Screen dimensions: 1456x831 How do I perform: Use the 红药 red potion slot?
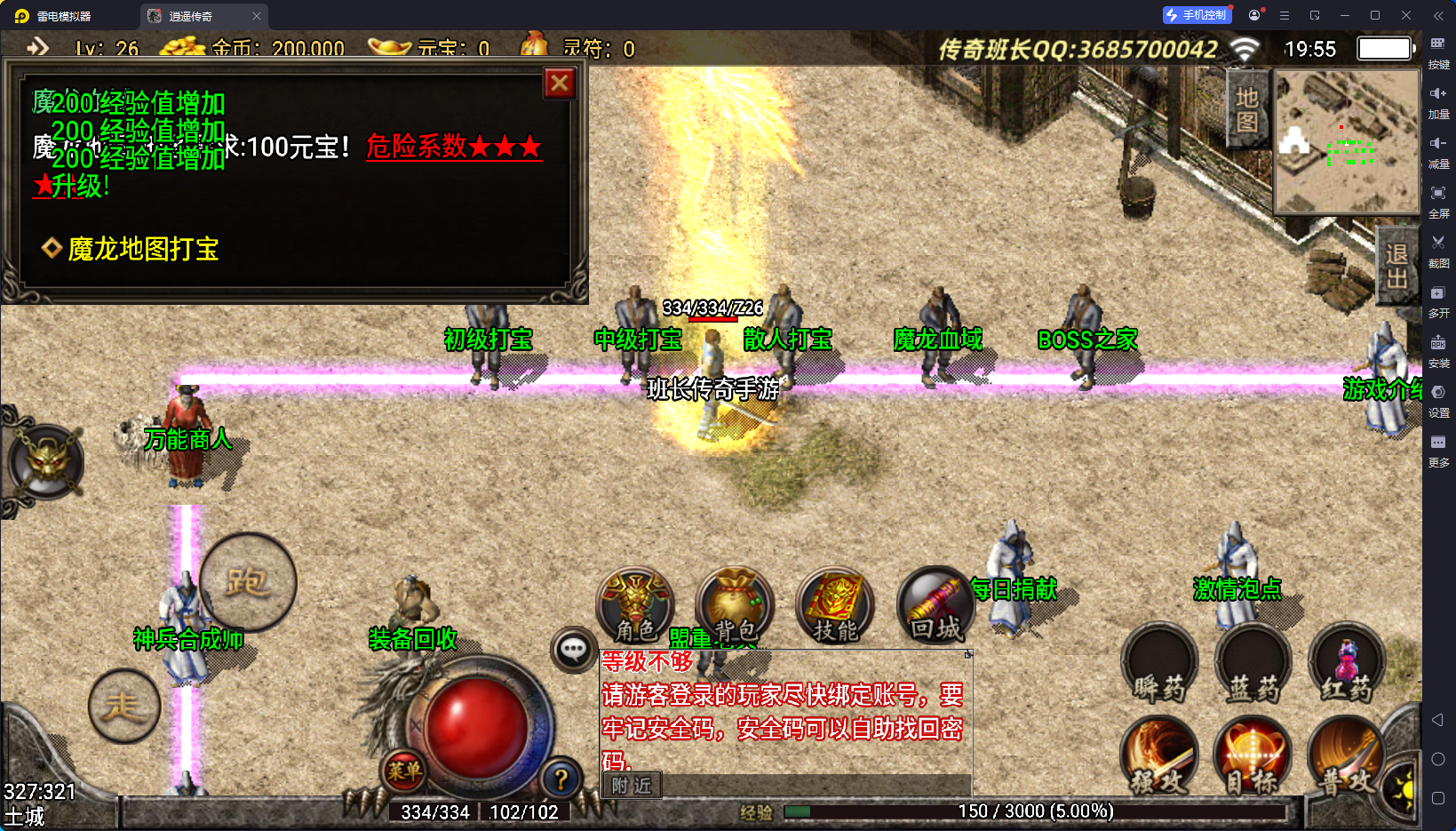click(1347, 663)
